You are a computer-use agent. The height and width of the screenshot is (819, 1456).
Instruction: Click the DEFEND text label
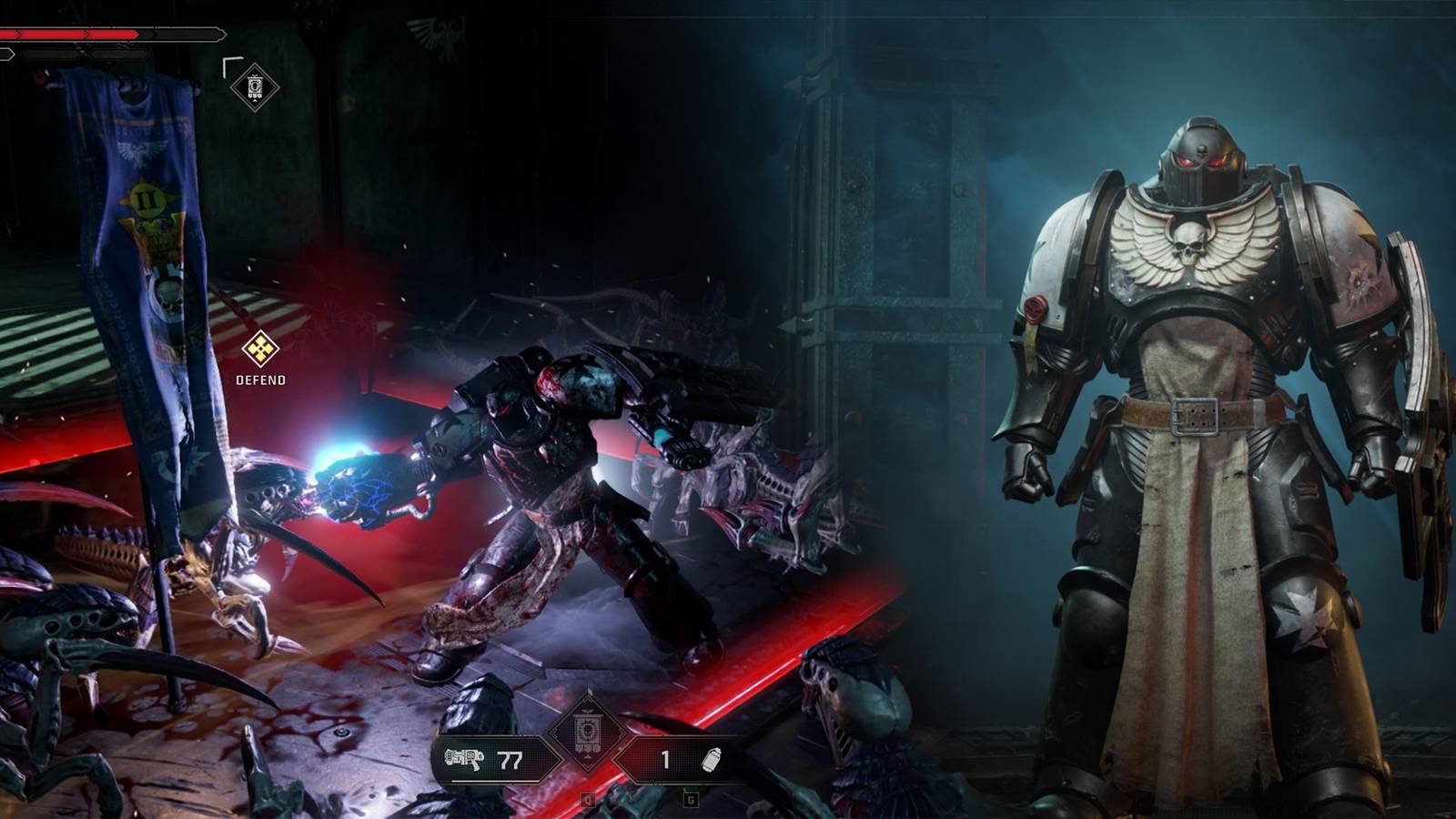261,379
